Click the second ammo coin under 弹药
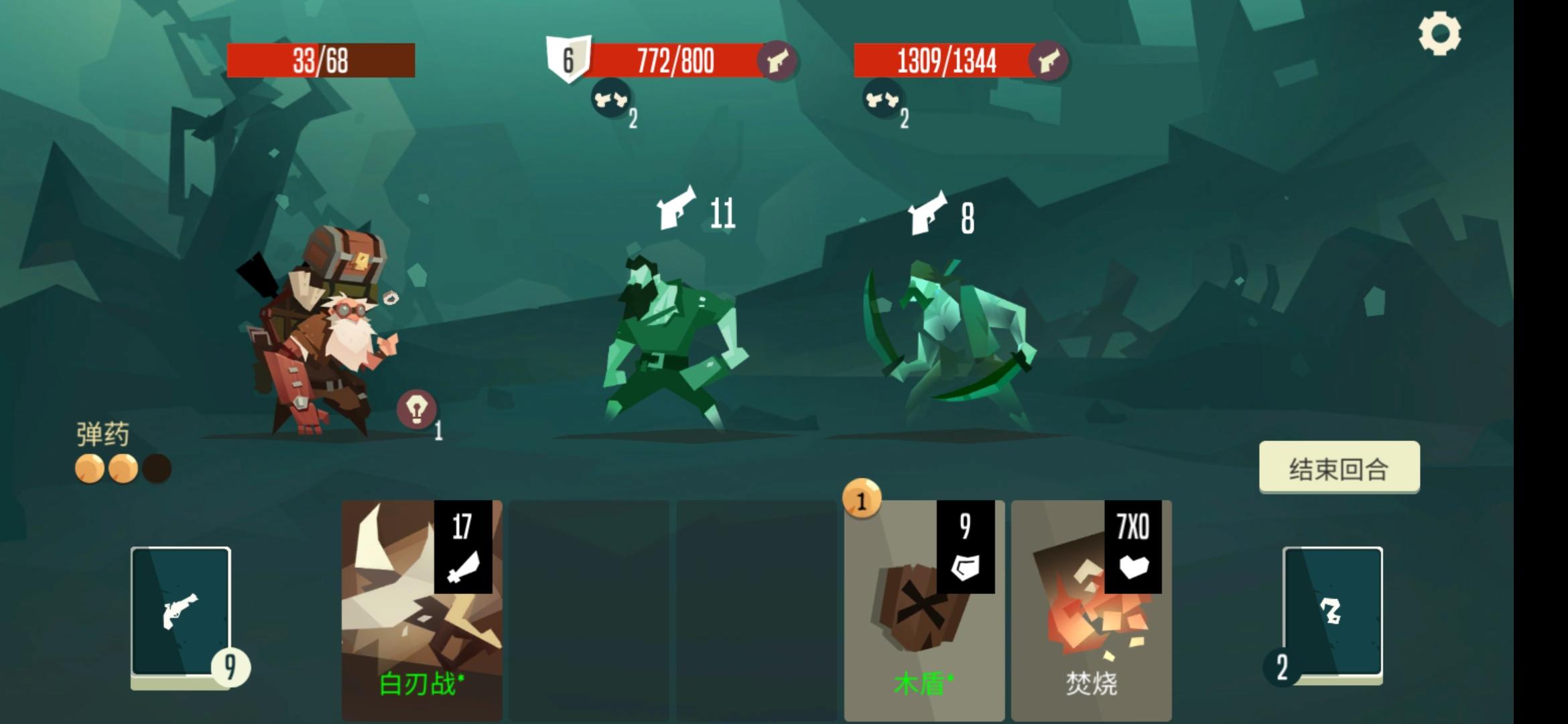The image size is (1568, 724). 121,469
